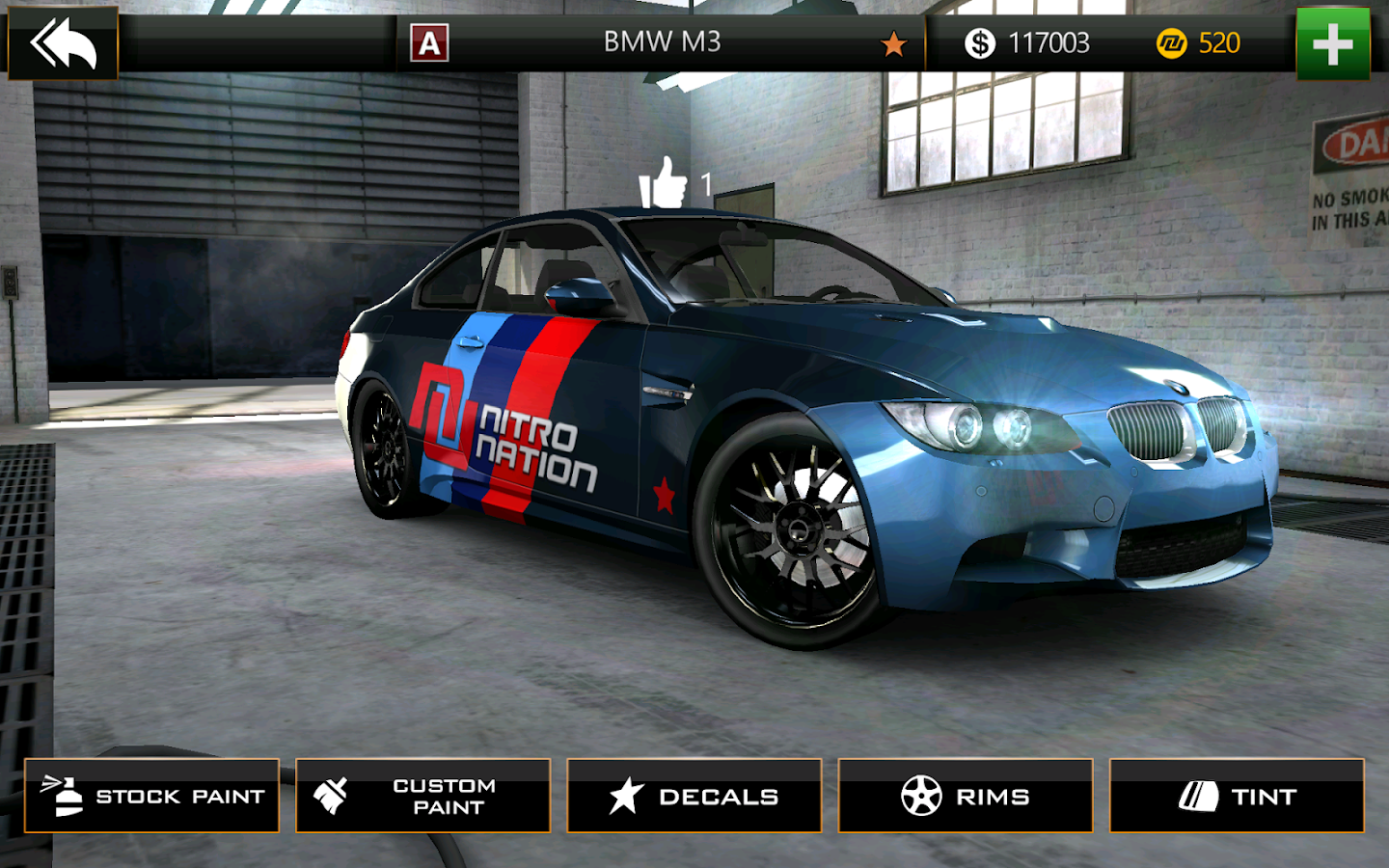
Task: Open the Tint customization menu
Action: (x=1238, y=796)
